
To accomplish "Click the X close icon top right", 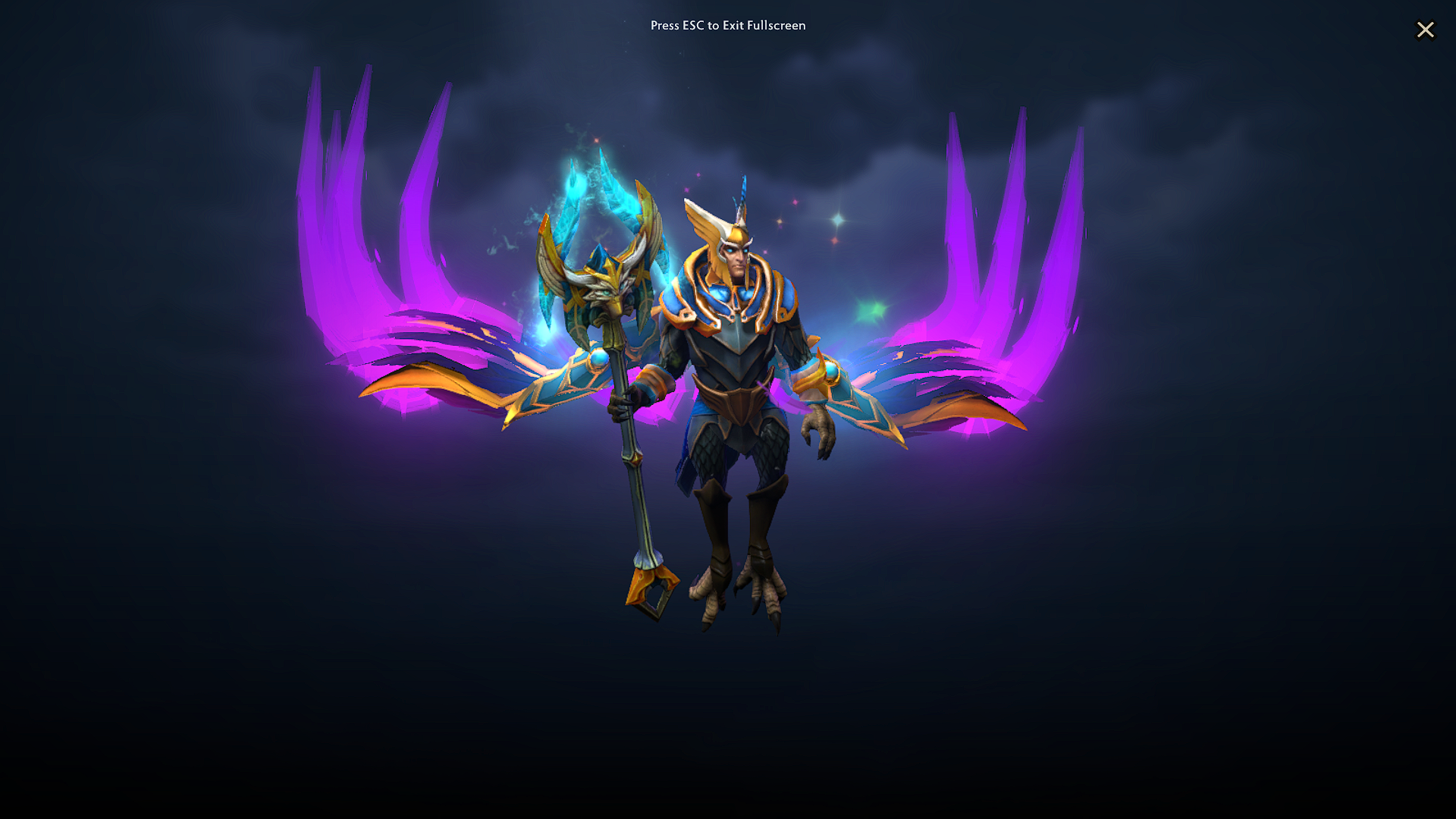I will click(x=1426, y=30).
